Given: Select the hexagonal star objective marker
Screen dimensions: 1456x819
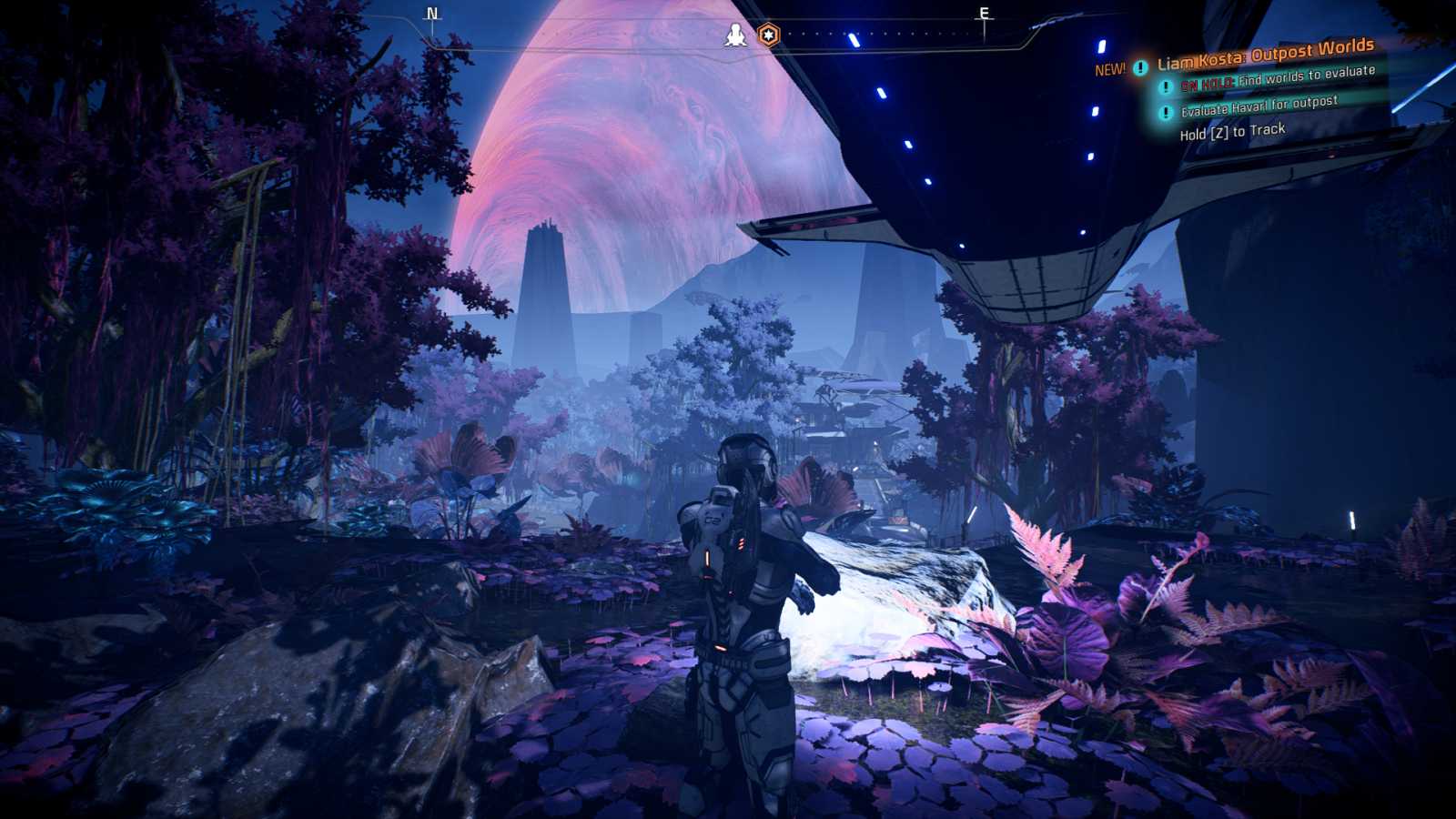Looking at the screenshot, I should [769, 33].
